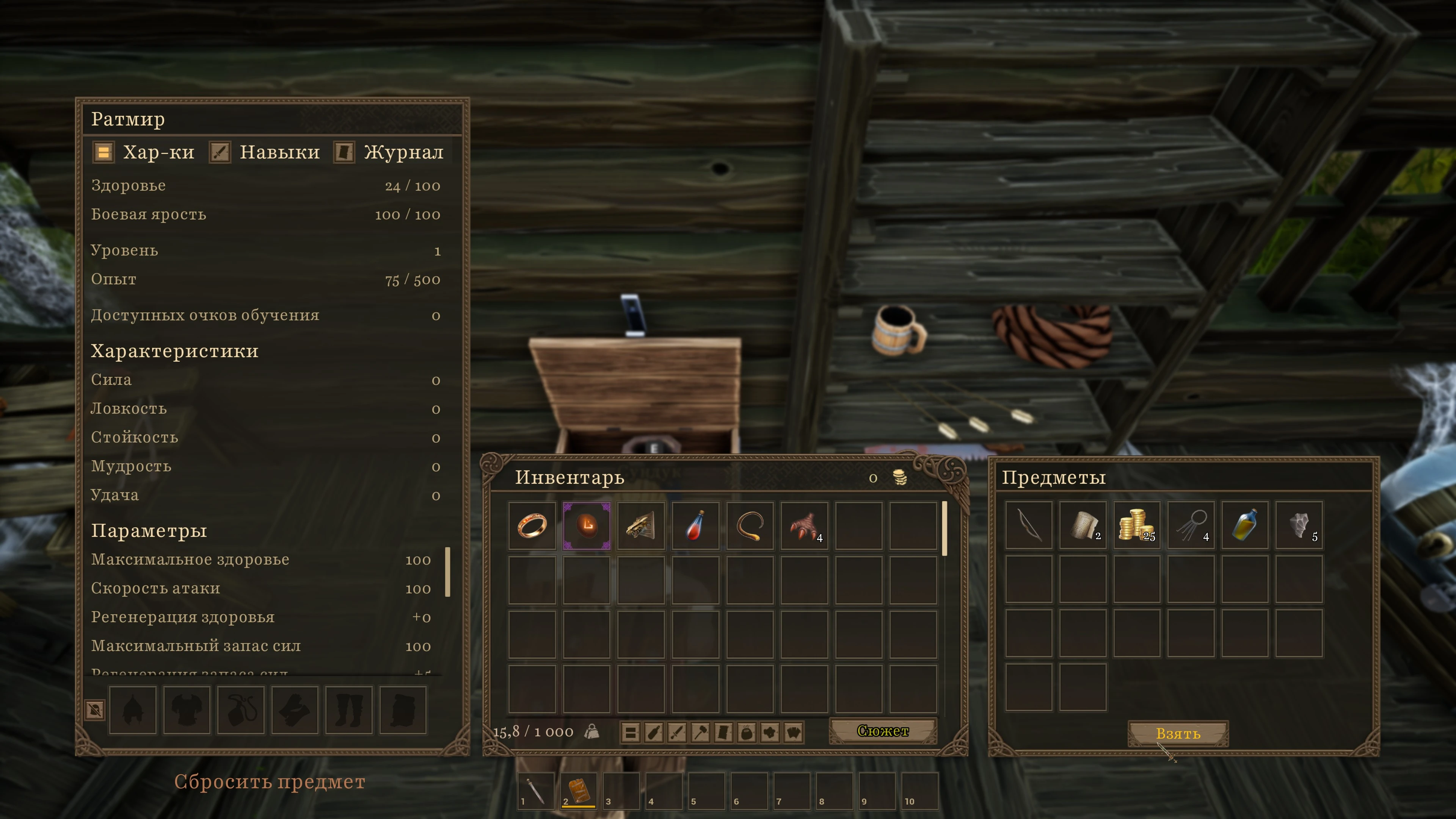Select the sword in hotbar slot 1
The height and width of the screenshot is (819, 1456).
535,790
